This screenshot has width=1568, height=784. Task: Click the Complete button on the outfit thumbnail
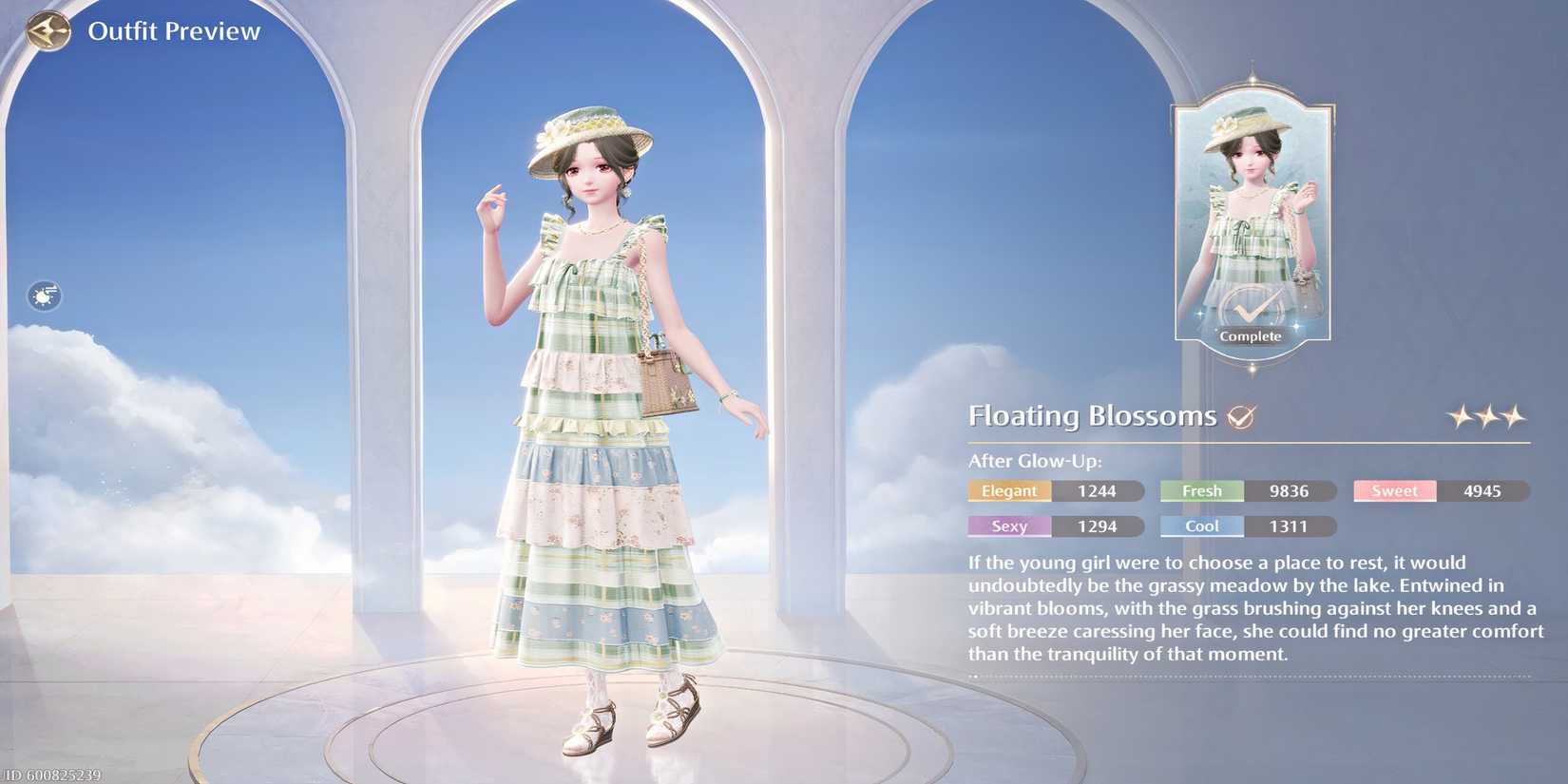click(x=1252, y=335)
